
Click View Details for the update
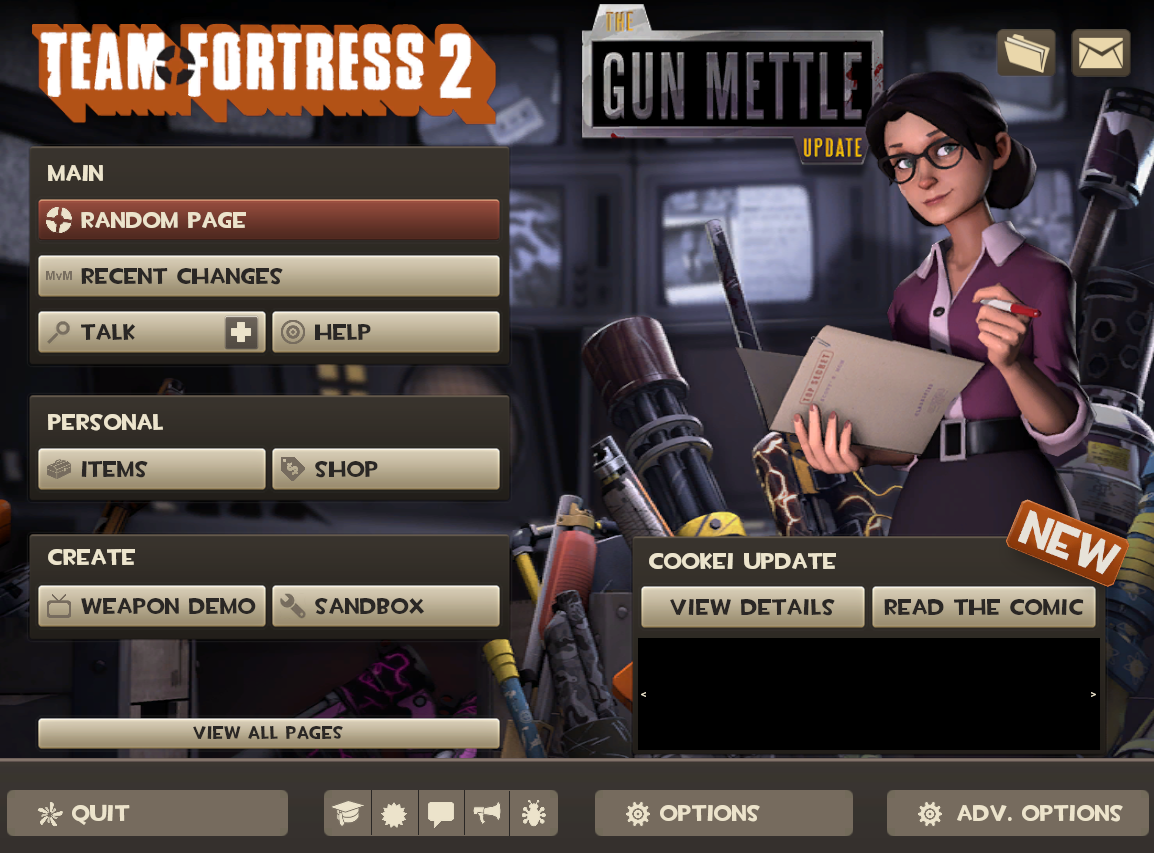click(752, 607)
